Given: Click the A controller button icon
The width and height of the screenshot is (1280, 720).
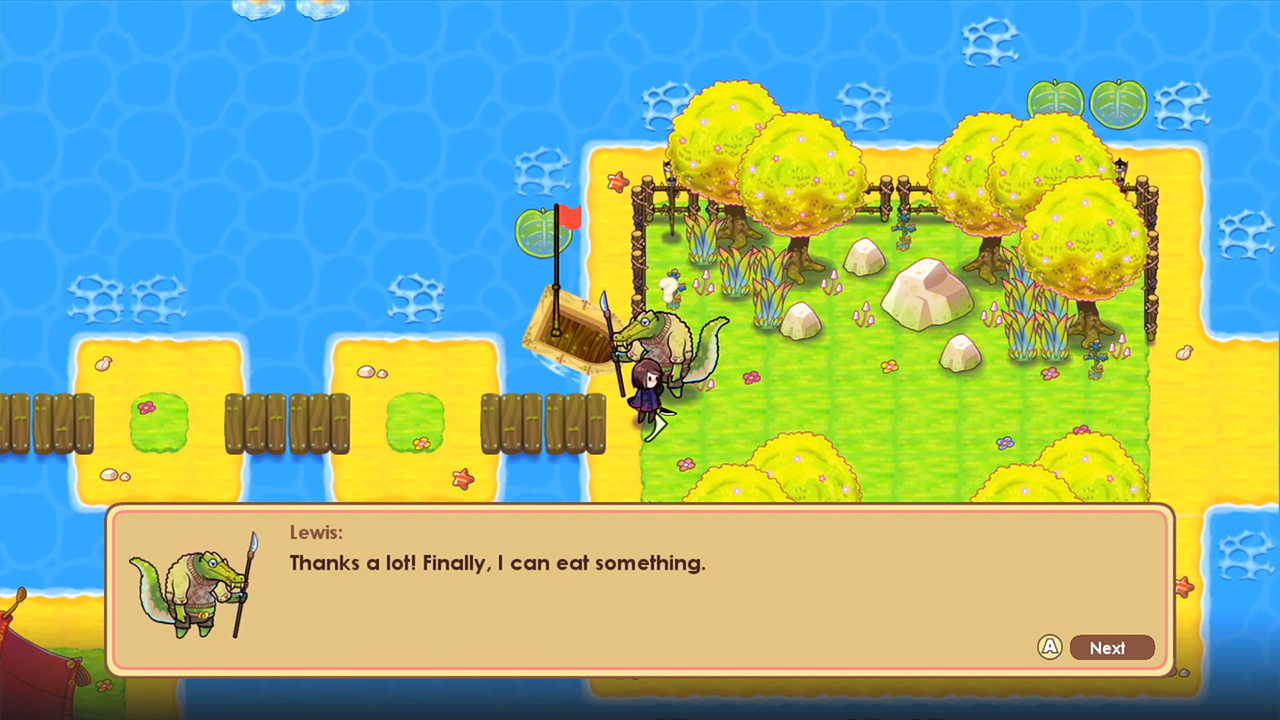Looking at the screenshot, I should (1050, 648).
